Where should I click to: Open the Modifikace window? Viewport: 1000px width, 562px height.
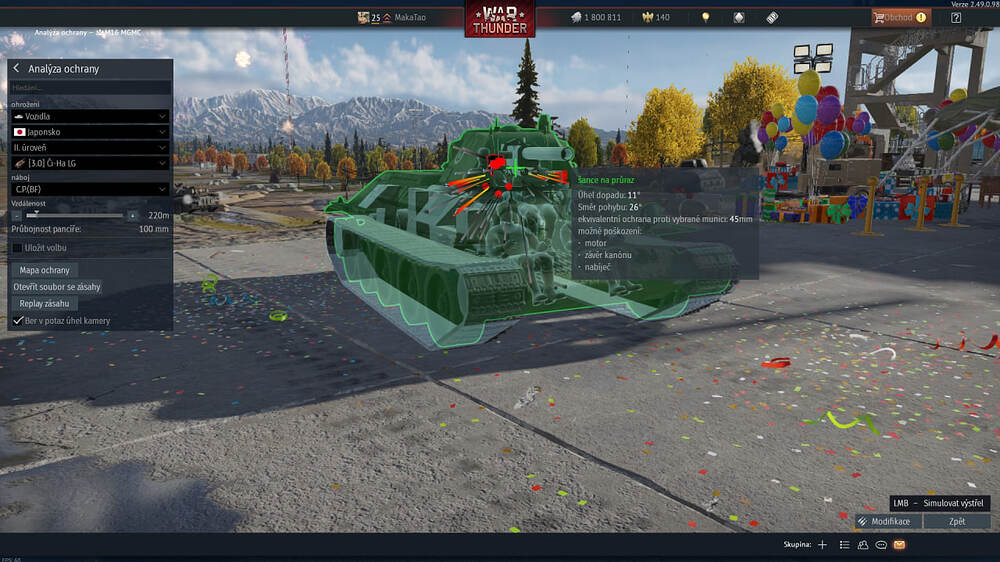click(887, 521)
